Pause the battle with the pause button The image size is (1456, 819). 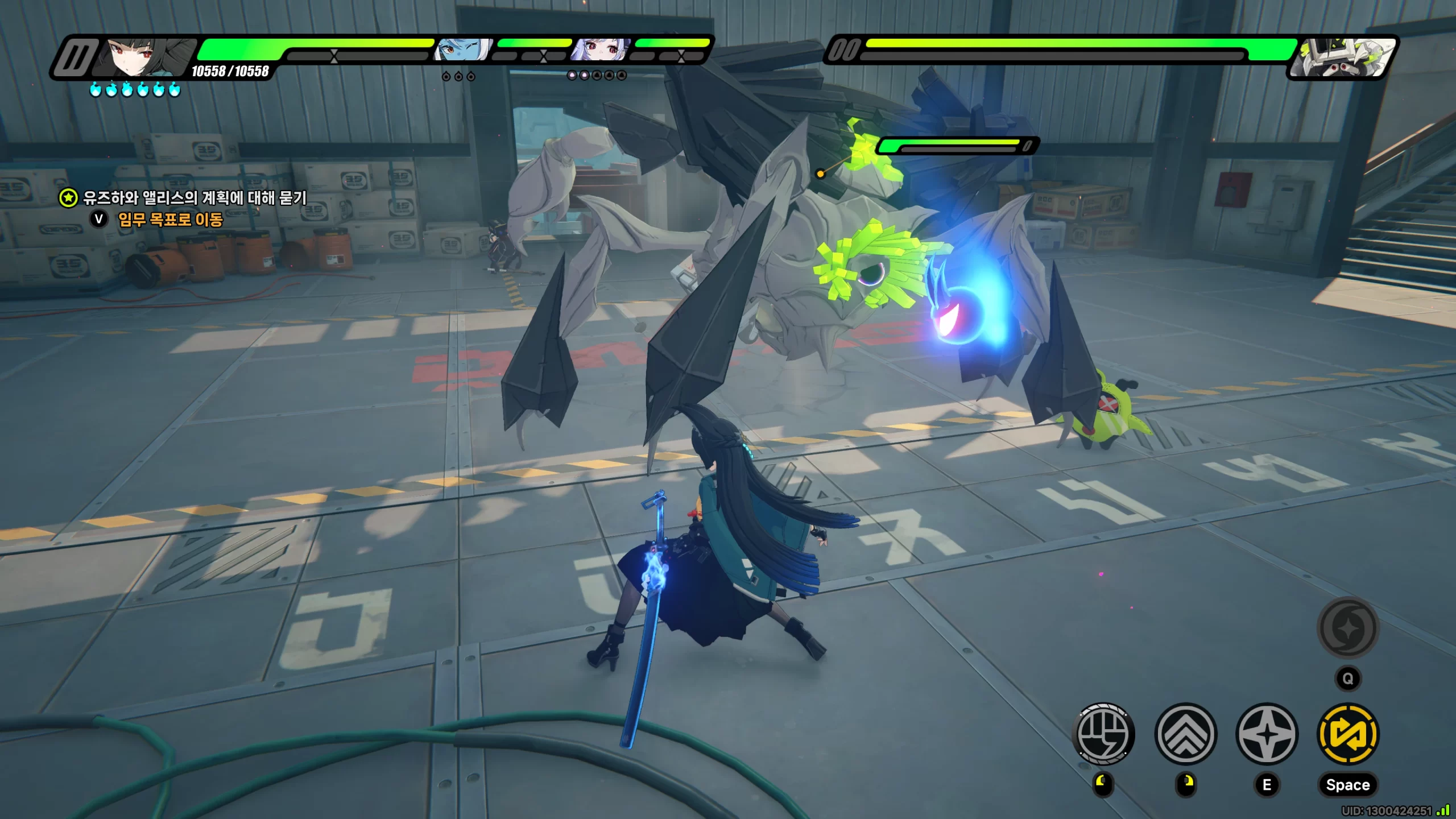pos(76,57)
